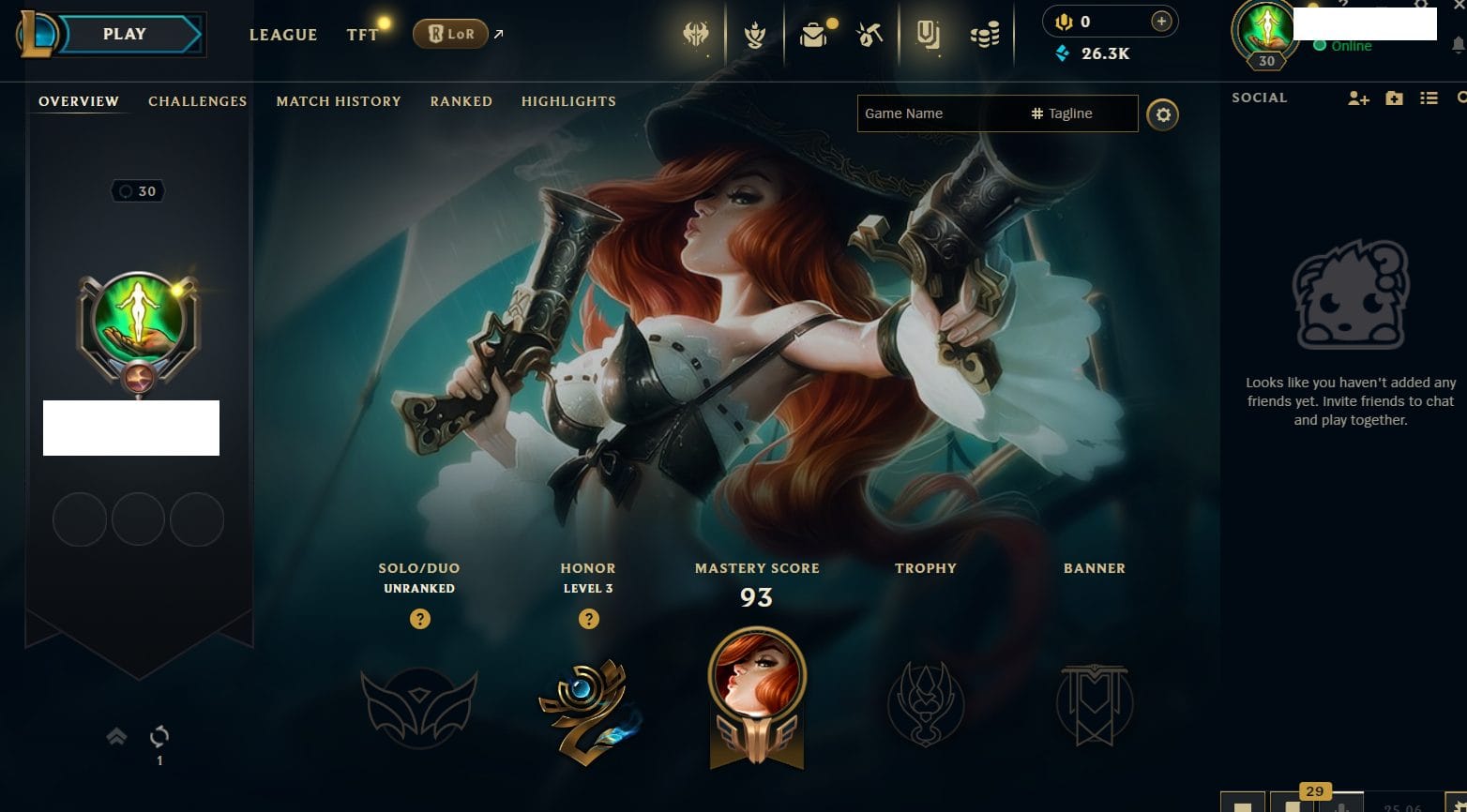Image resolution: width=1467 pixels, height=812 pixels.
Task: Launch the LoR external link
Action: [451, 35]
